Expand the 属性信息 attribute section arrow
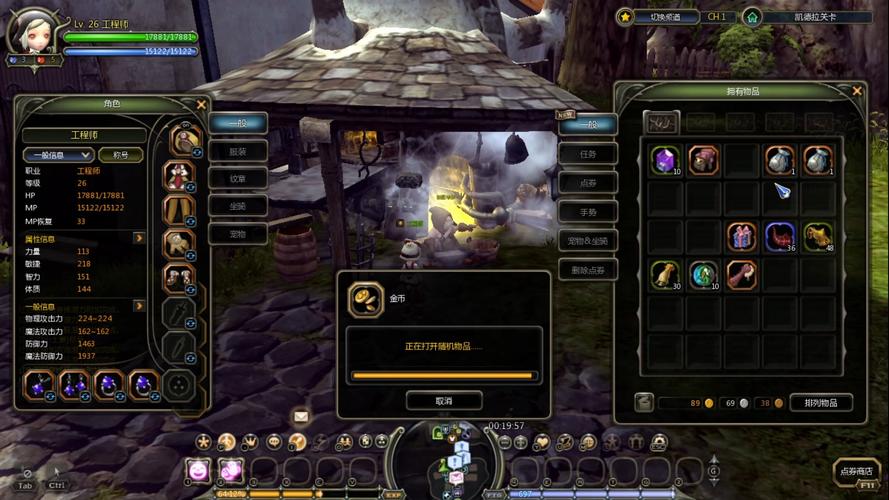The width and height of the screenshot is (889, 500). 139,239
